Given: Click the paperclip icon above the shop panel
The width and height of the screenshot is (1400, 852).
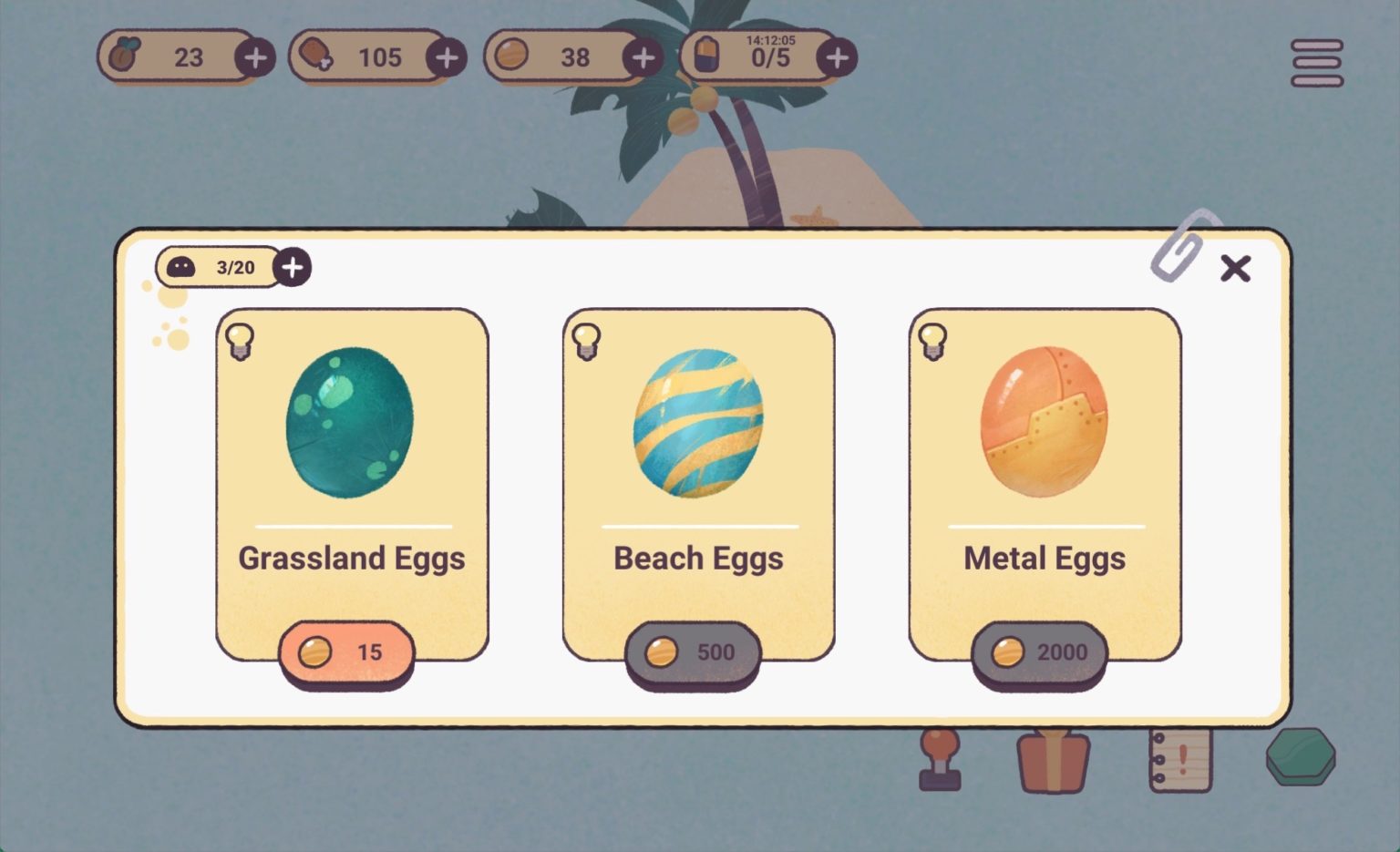Looking at the screenshot, I should pos(1176,252).
